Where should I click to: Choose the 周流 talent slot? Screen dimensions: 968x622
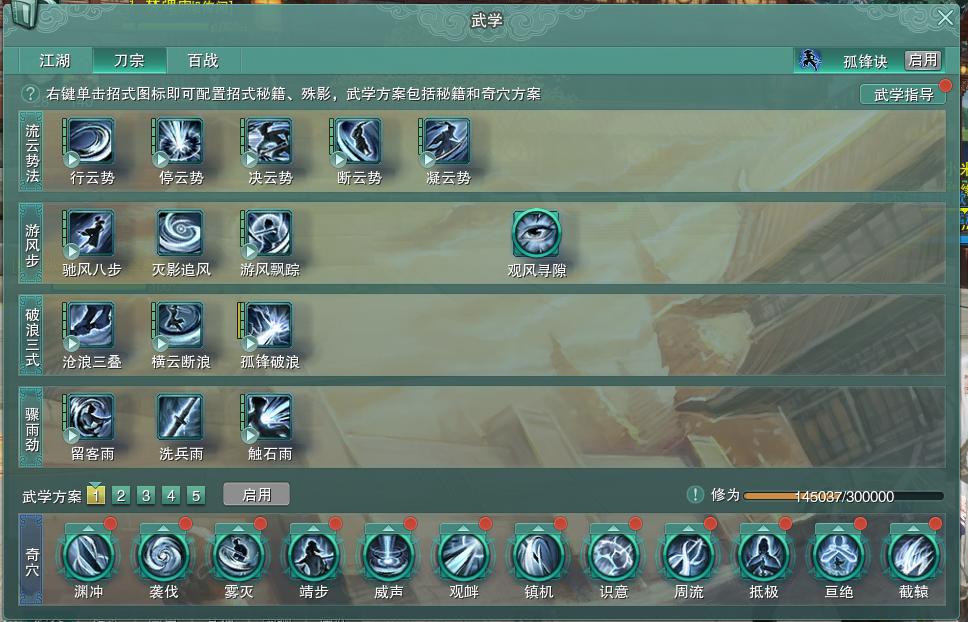689,554
